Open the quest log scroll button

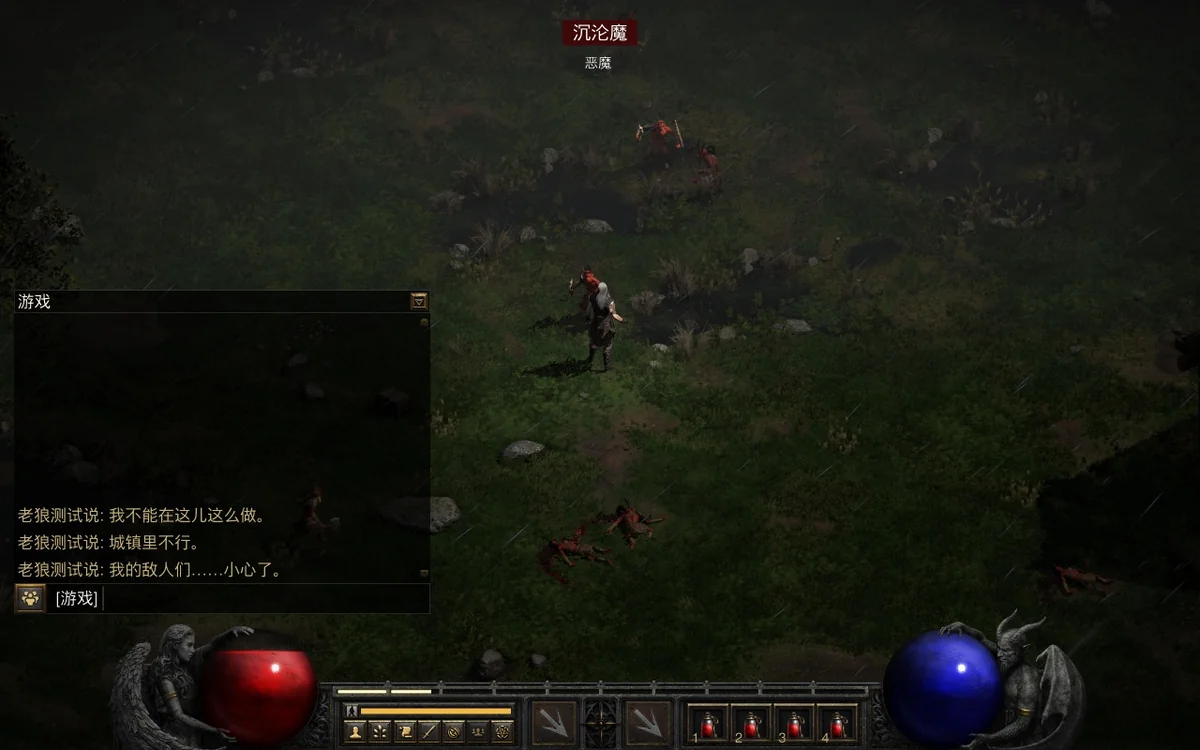404,732
